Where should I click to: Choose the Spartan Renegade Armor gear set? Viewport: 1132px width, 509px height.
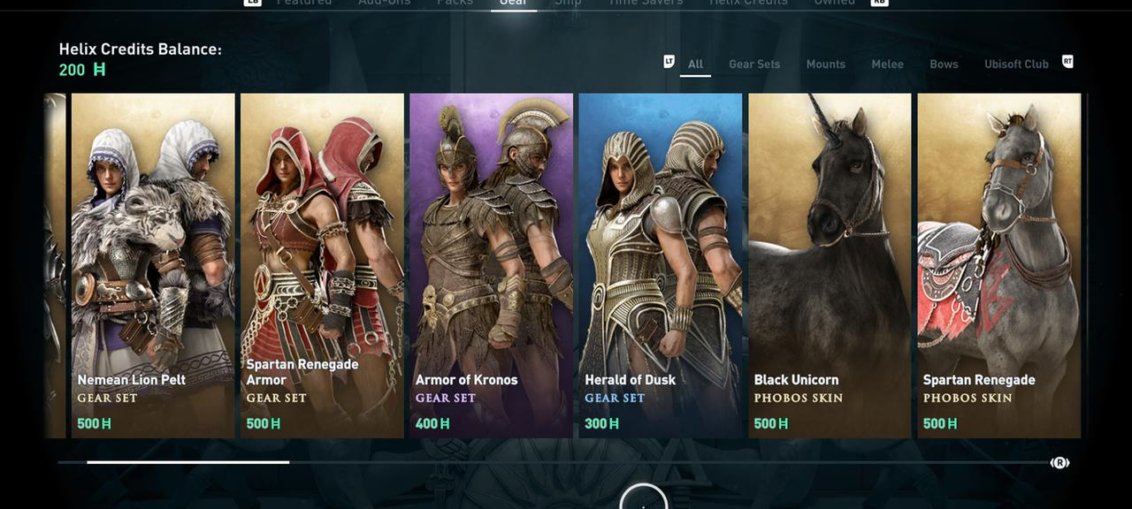coord(322,265)
